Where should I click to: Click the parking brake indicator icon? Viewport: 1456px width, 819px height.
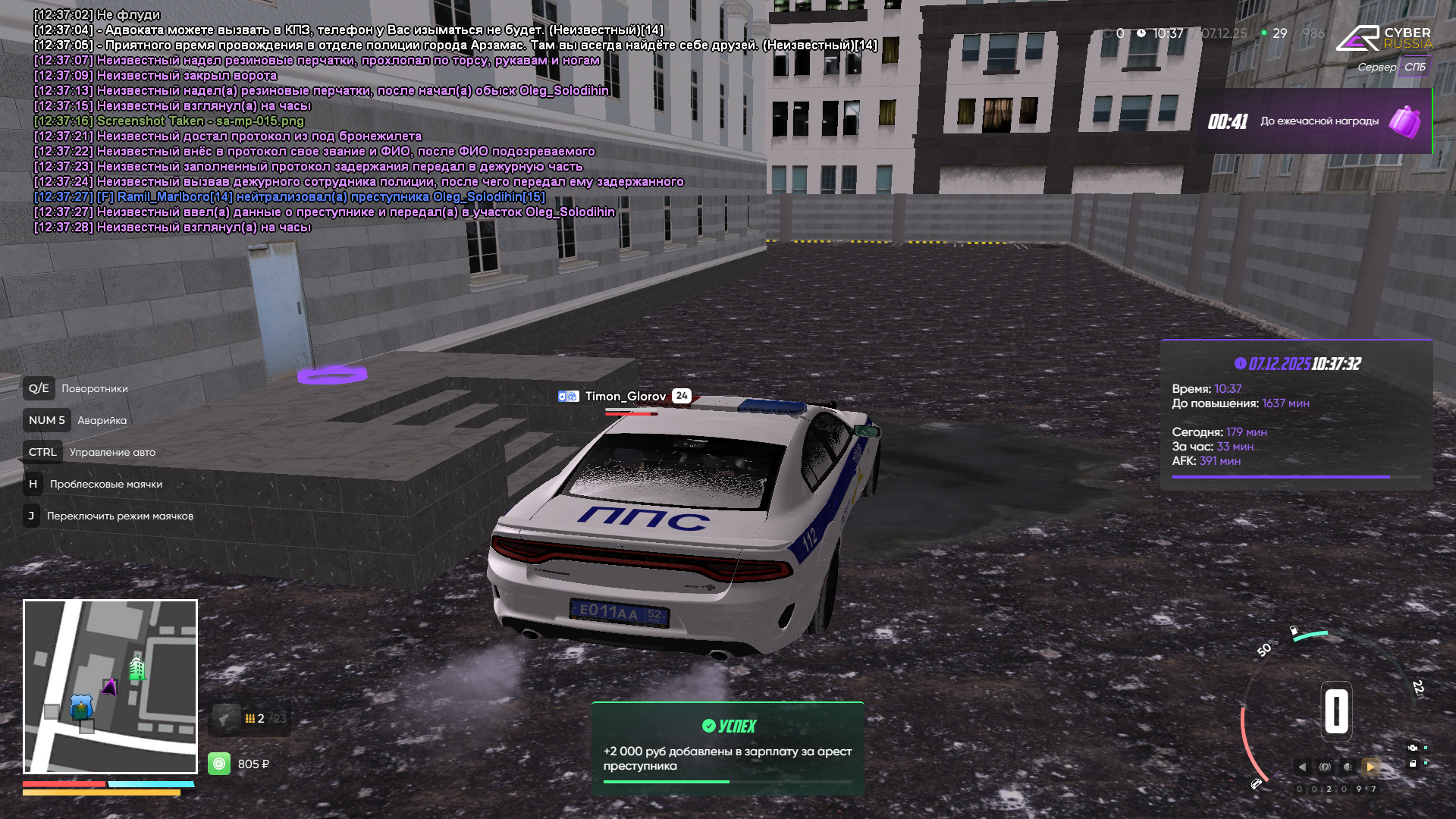point(1325,767)
